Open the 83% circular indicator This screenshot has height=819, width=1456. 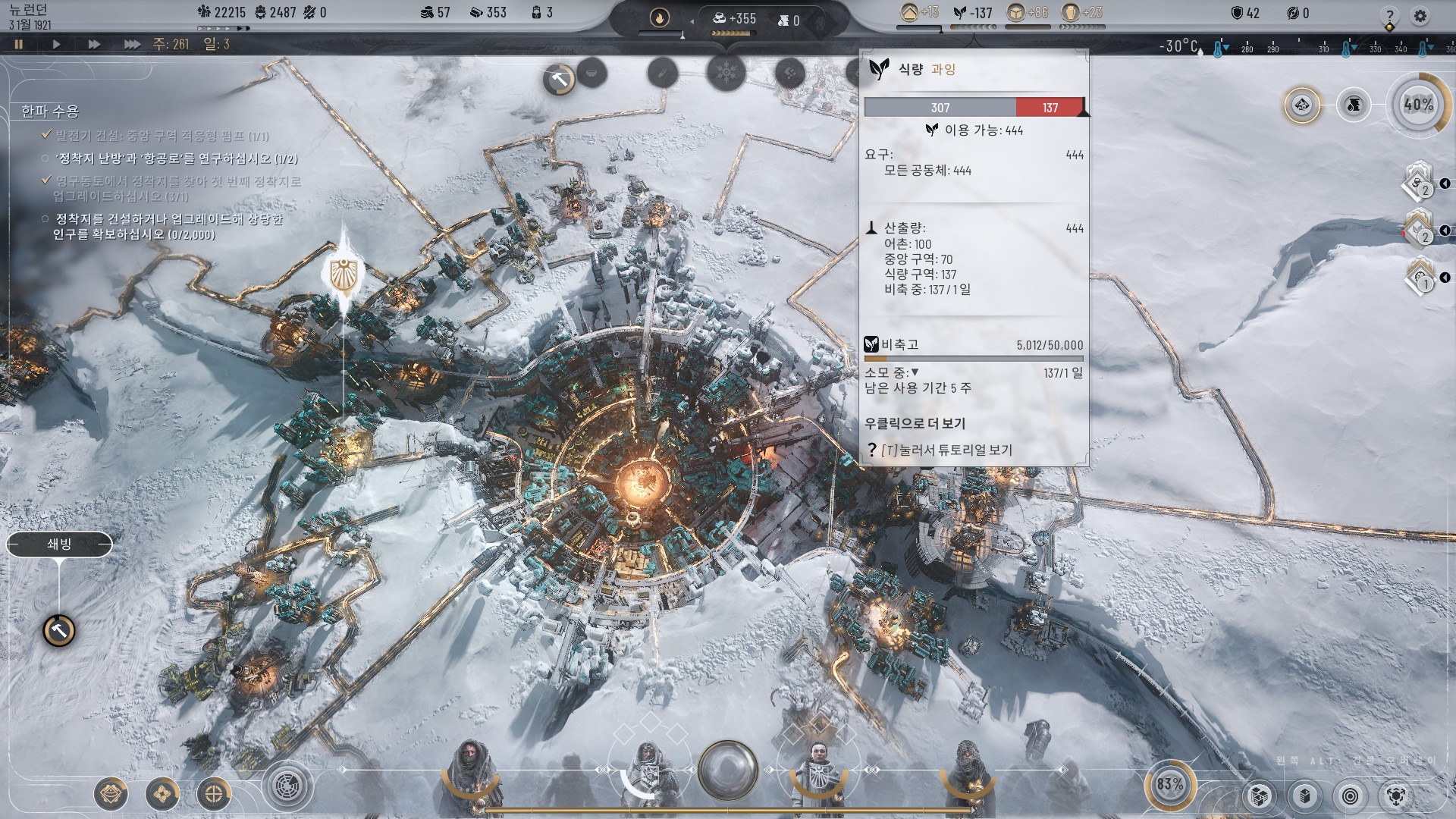point(1169,784)
